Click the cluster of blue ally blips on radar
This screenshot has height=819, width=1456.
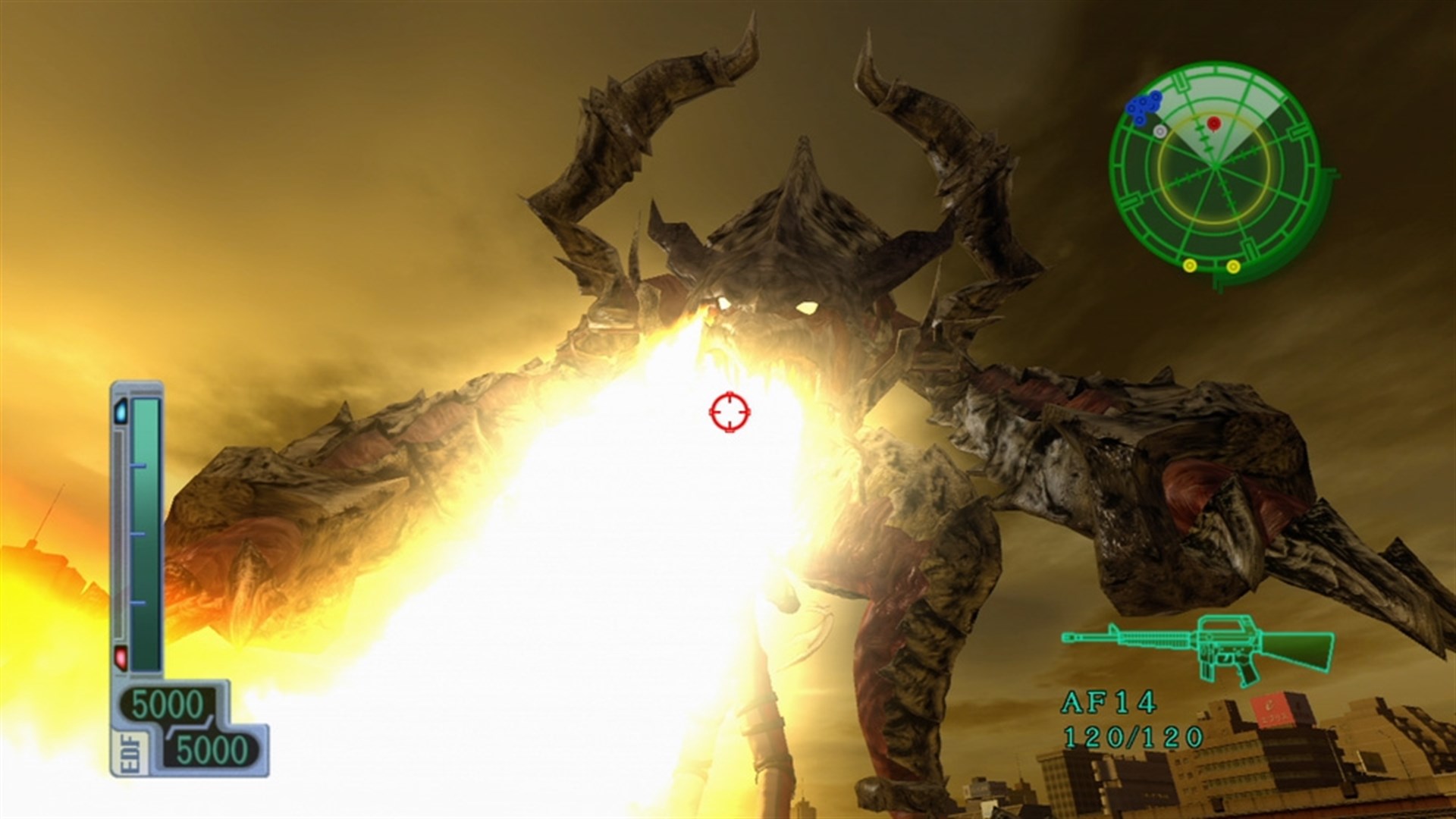[x=1144, y=105]
